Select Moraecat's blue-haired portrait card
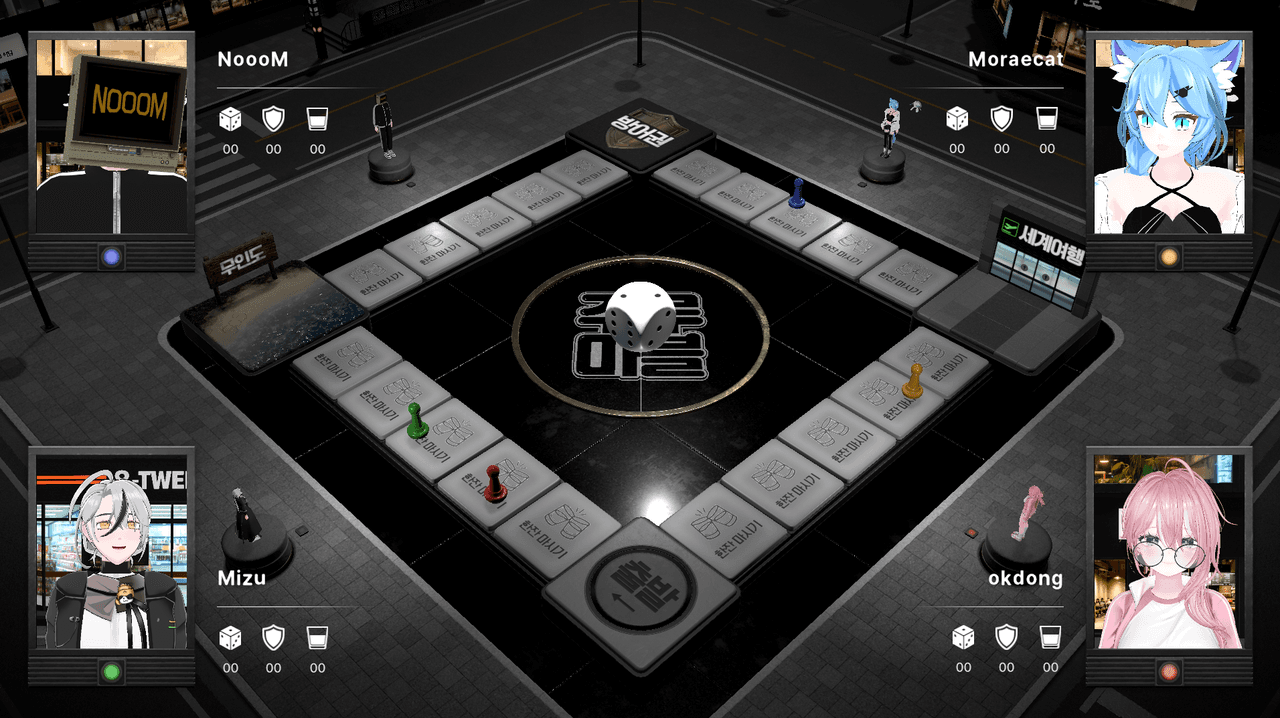1280x718 pixels. tap(1169, 136)
